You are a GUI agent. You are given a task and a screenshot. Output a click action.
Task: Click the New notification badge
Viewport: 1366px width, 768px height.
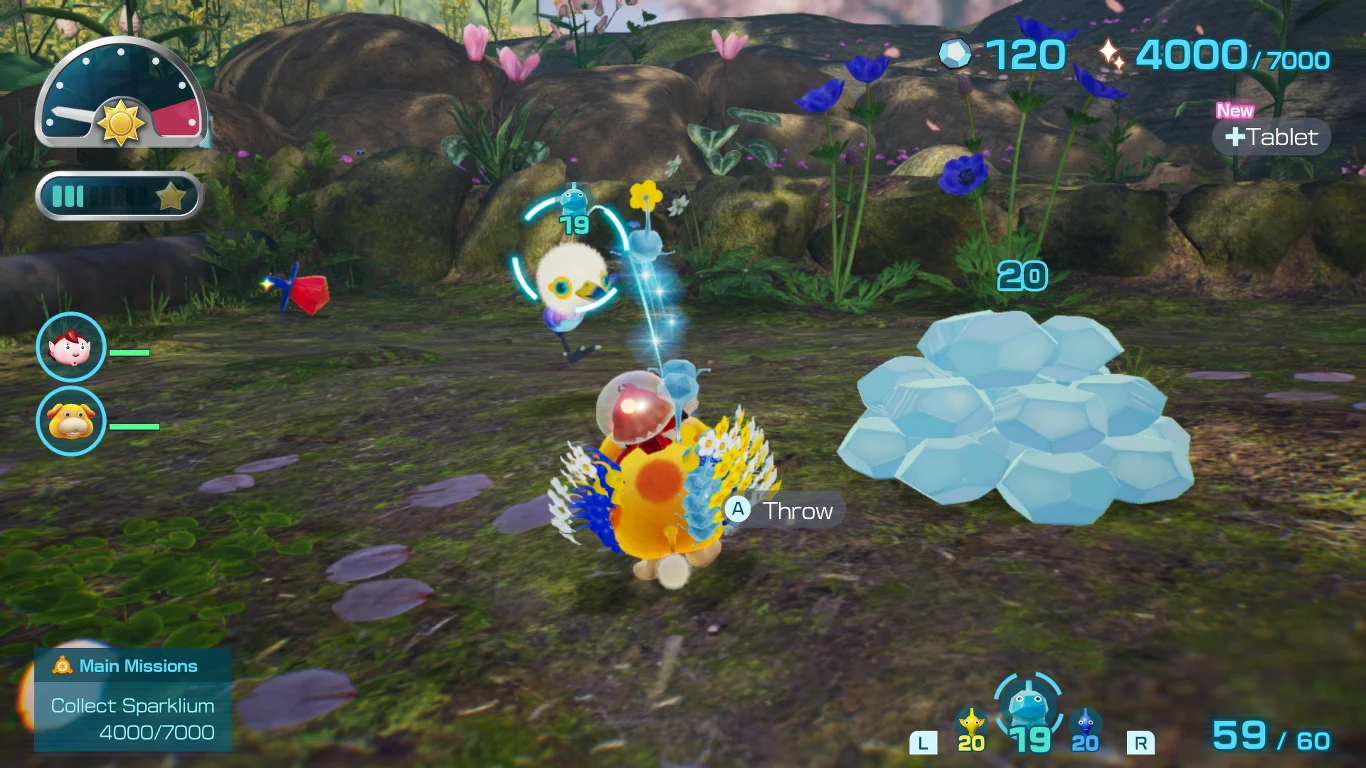[1234, 111]
